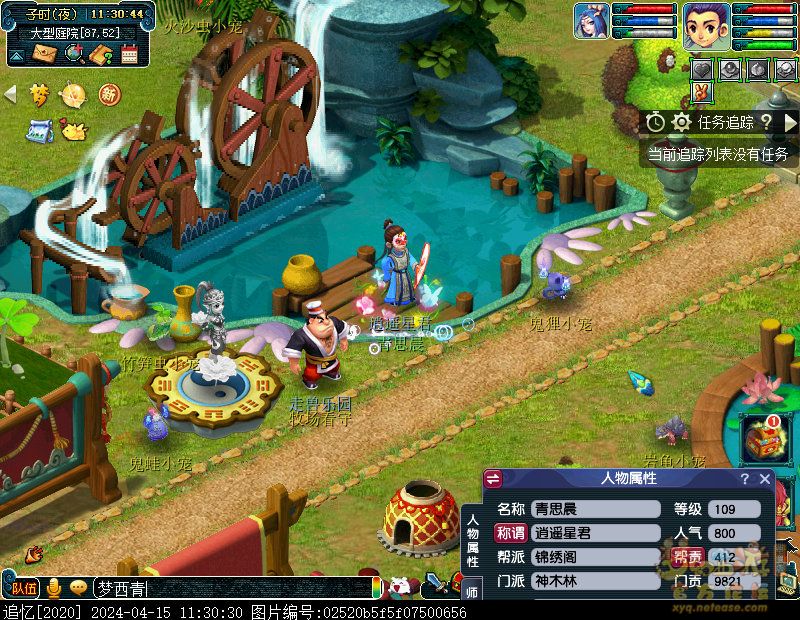Viewport: 800px width, 620px height.
Task: Open the blue scroll map icon
Action: (x=40, y=130)
